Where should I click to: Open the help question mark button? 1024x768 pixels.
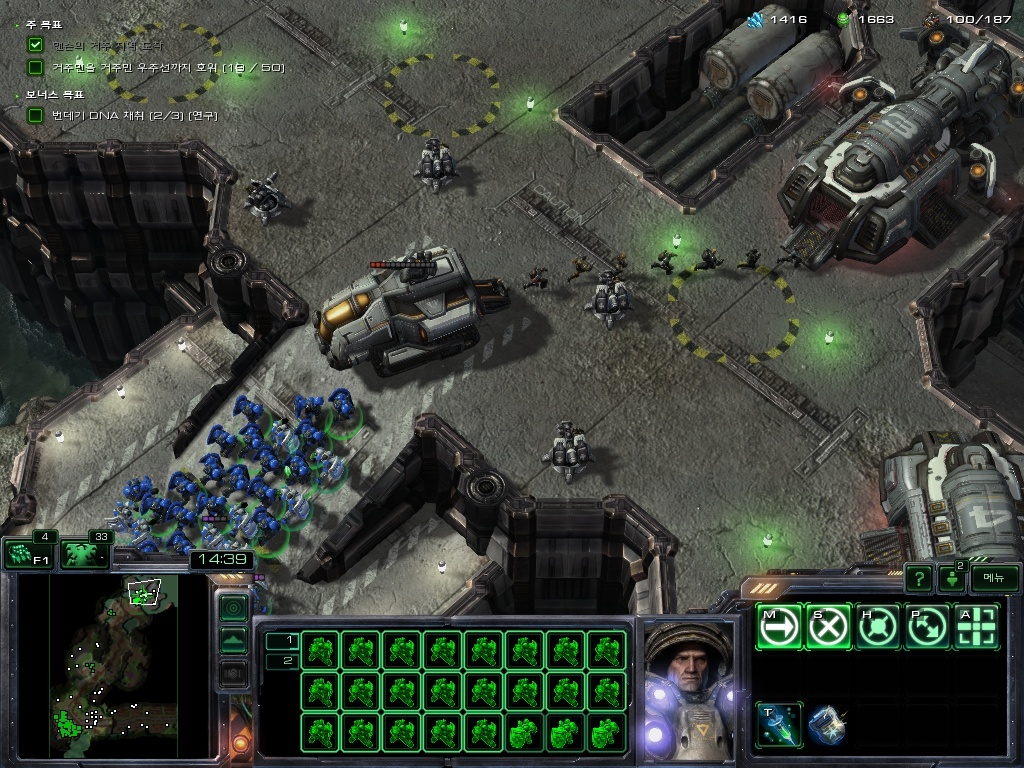click(x=919, y=578)
